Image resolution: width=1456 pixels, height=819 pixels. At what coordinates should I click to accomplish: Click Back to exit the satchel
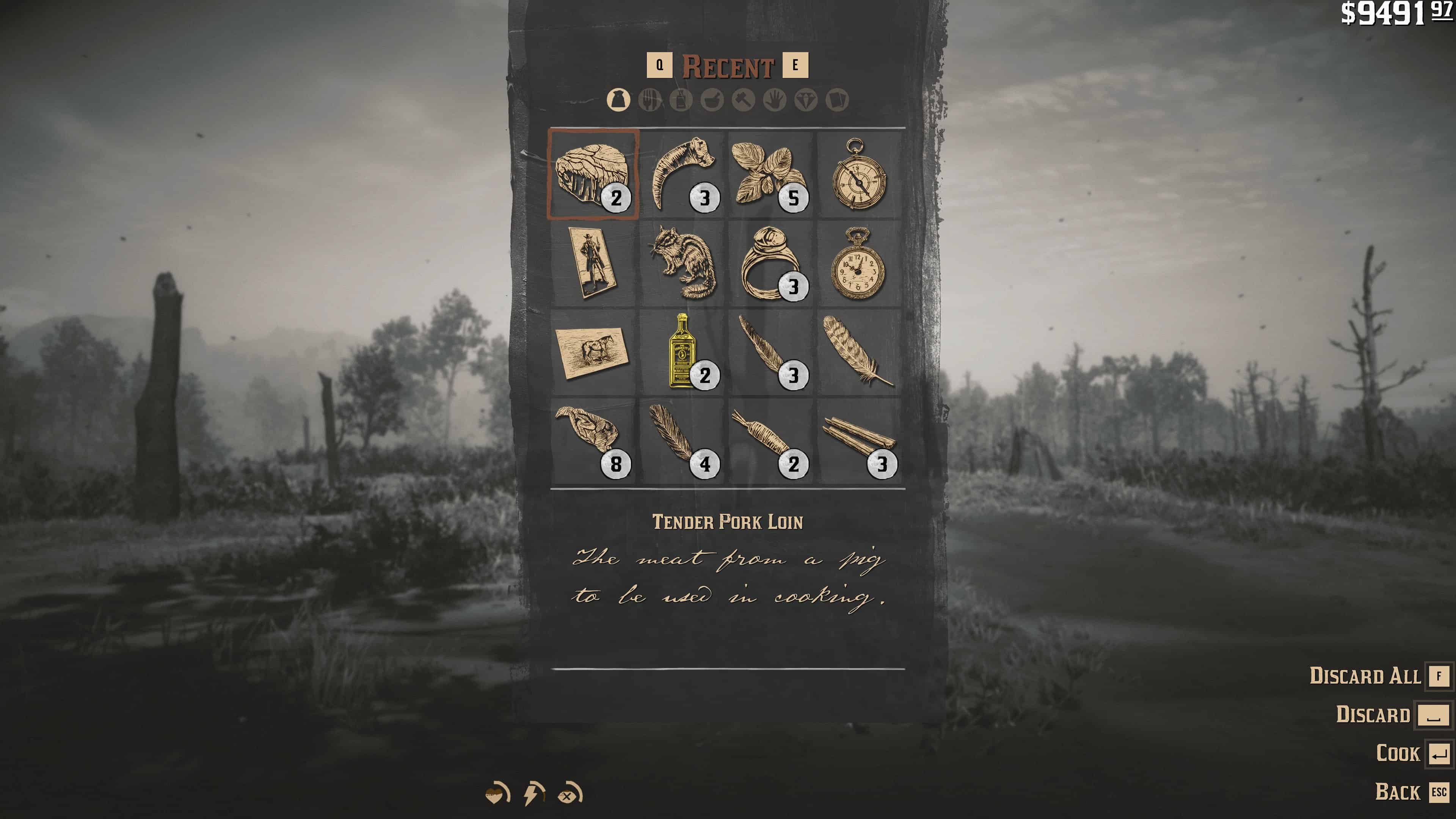click(x=1398, y=792)
